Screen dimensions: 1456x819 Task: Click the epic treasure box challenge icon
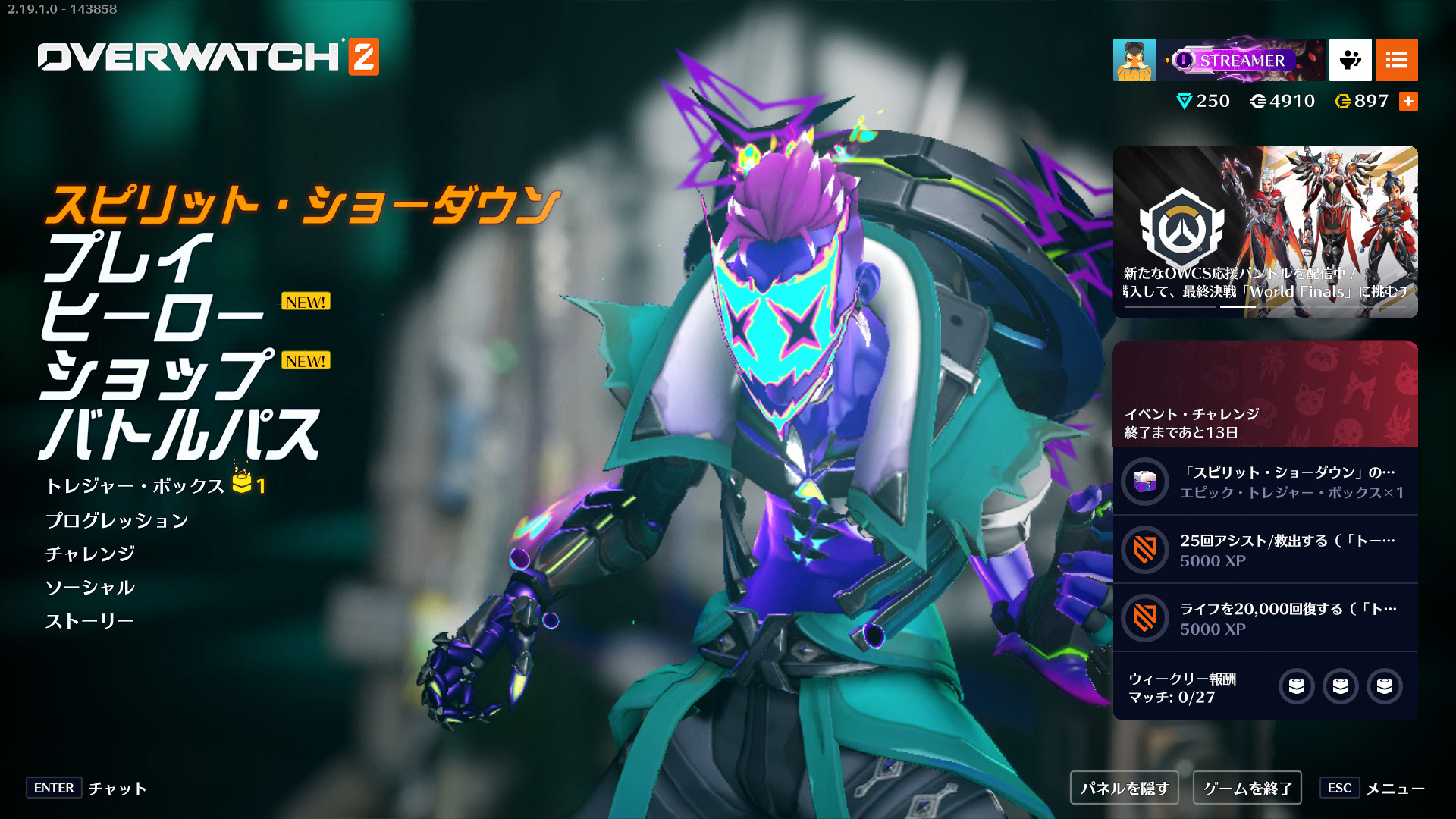[1147, 481]
